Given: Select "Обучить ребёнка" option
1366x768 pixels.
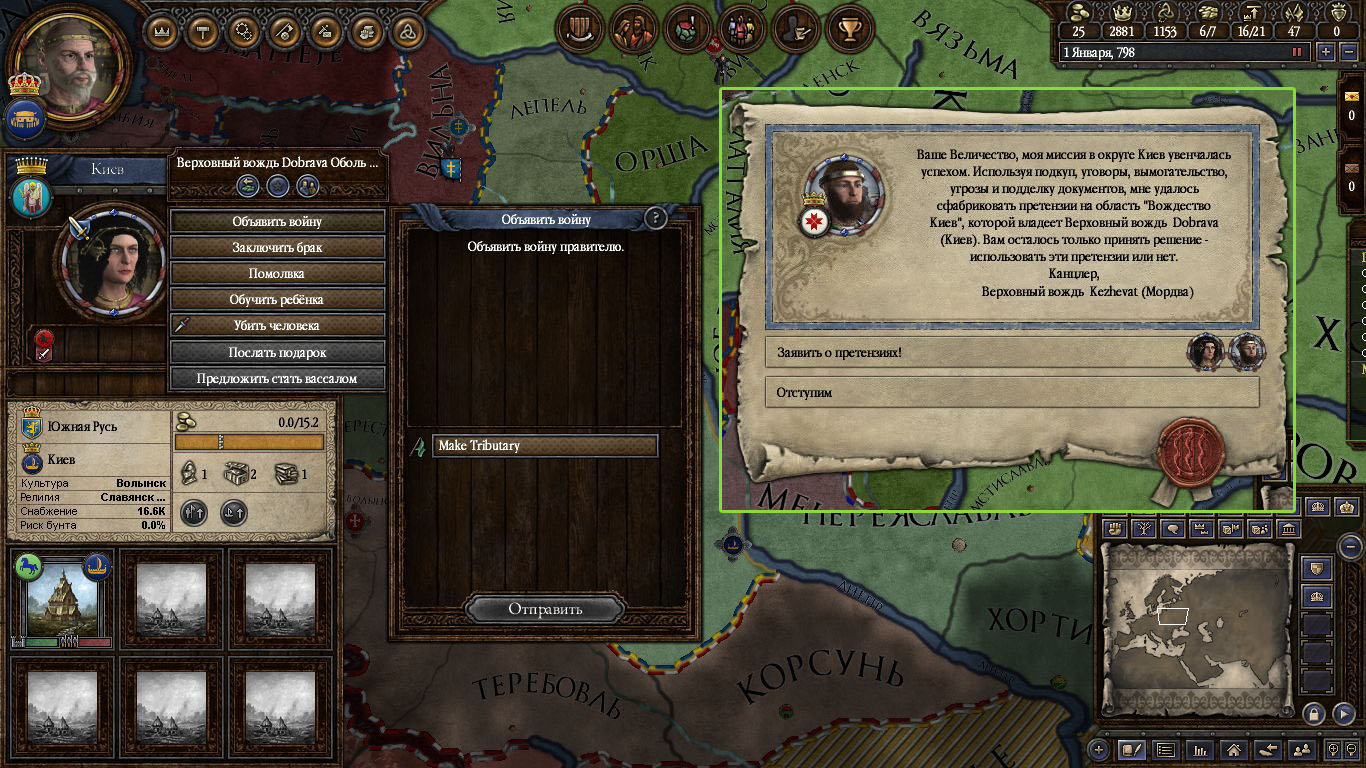Looking at the screenshot, I should click(277, 299).
